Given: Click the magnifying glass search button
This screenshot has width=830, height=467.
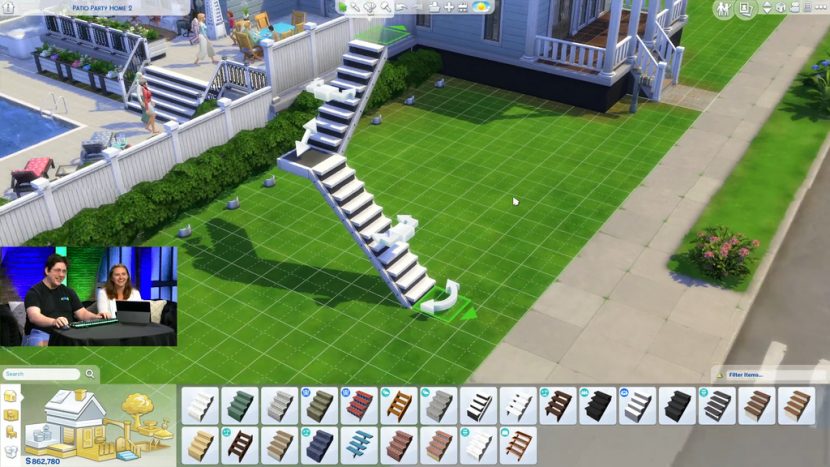Looking at the screenshot, I should pyautogui.click(x=90, y=374).
